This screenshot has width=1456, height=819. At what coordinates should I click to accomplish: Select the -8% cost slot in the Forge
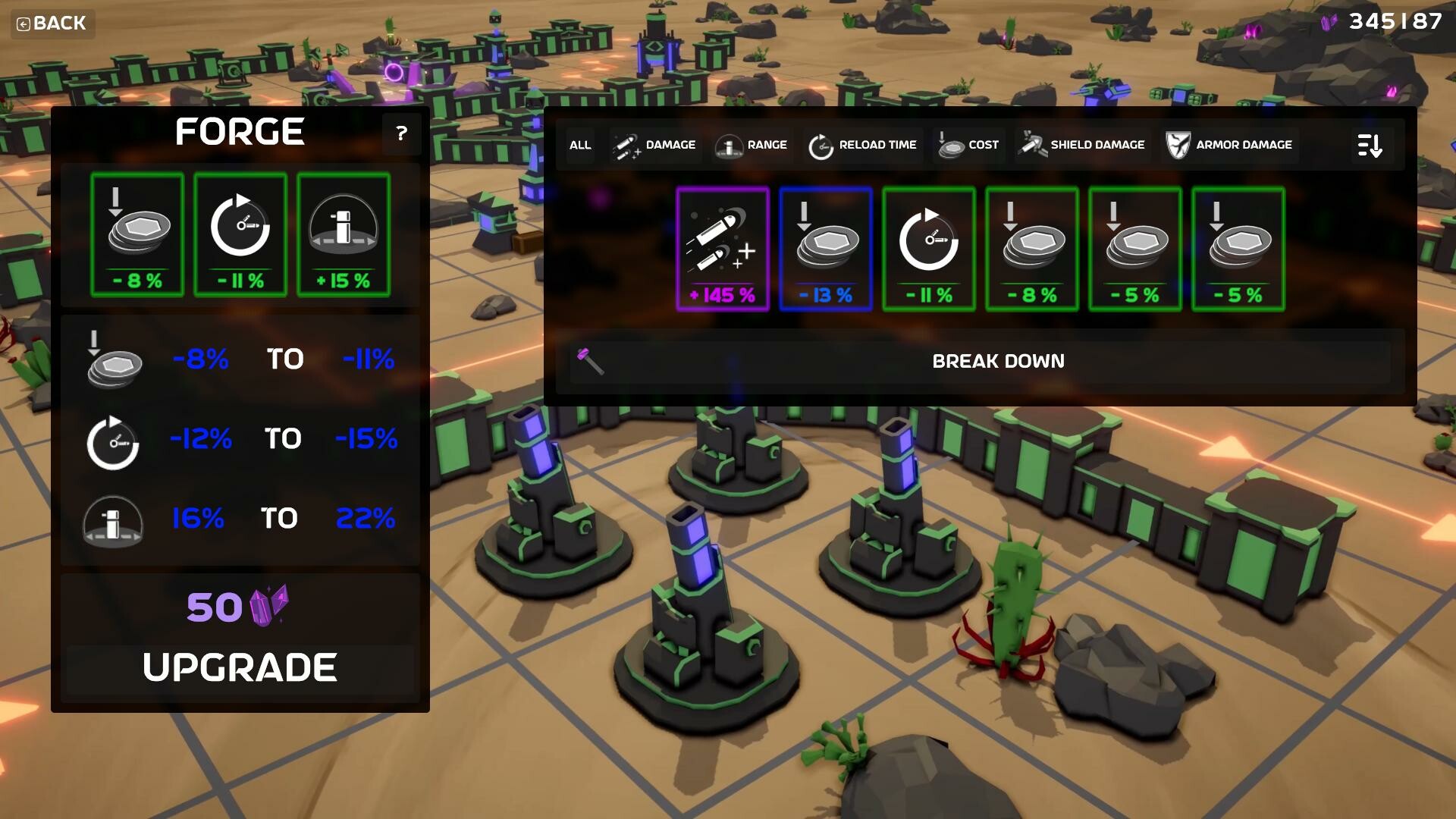(136, 235)
